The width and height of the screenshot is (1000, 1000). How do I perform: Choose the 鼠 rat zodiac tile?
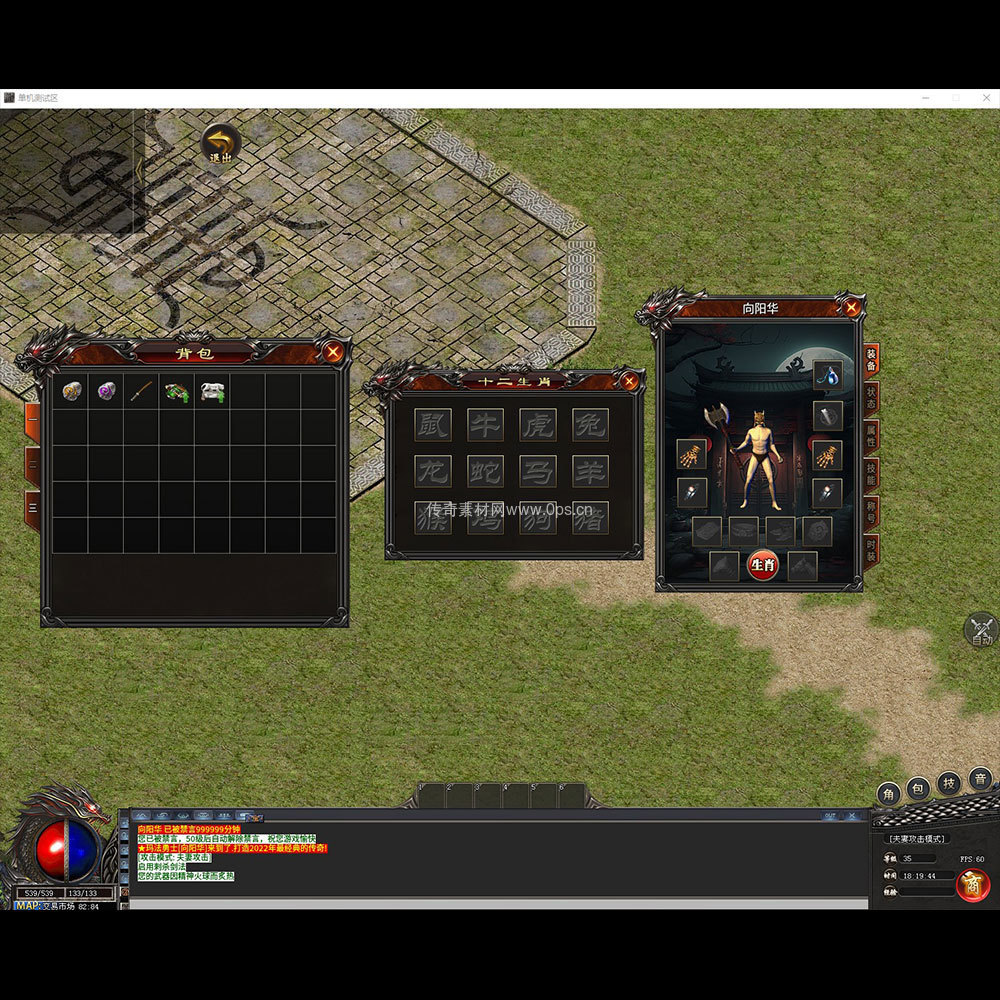(432, 424)
